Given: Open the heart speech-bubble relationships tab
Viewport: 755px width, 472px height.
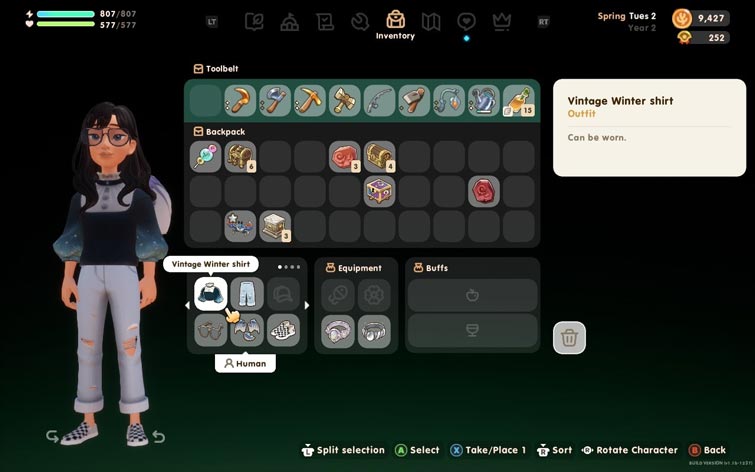Looking at the screenshot, I should point(466,21).
